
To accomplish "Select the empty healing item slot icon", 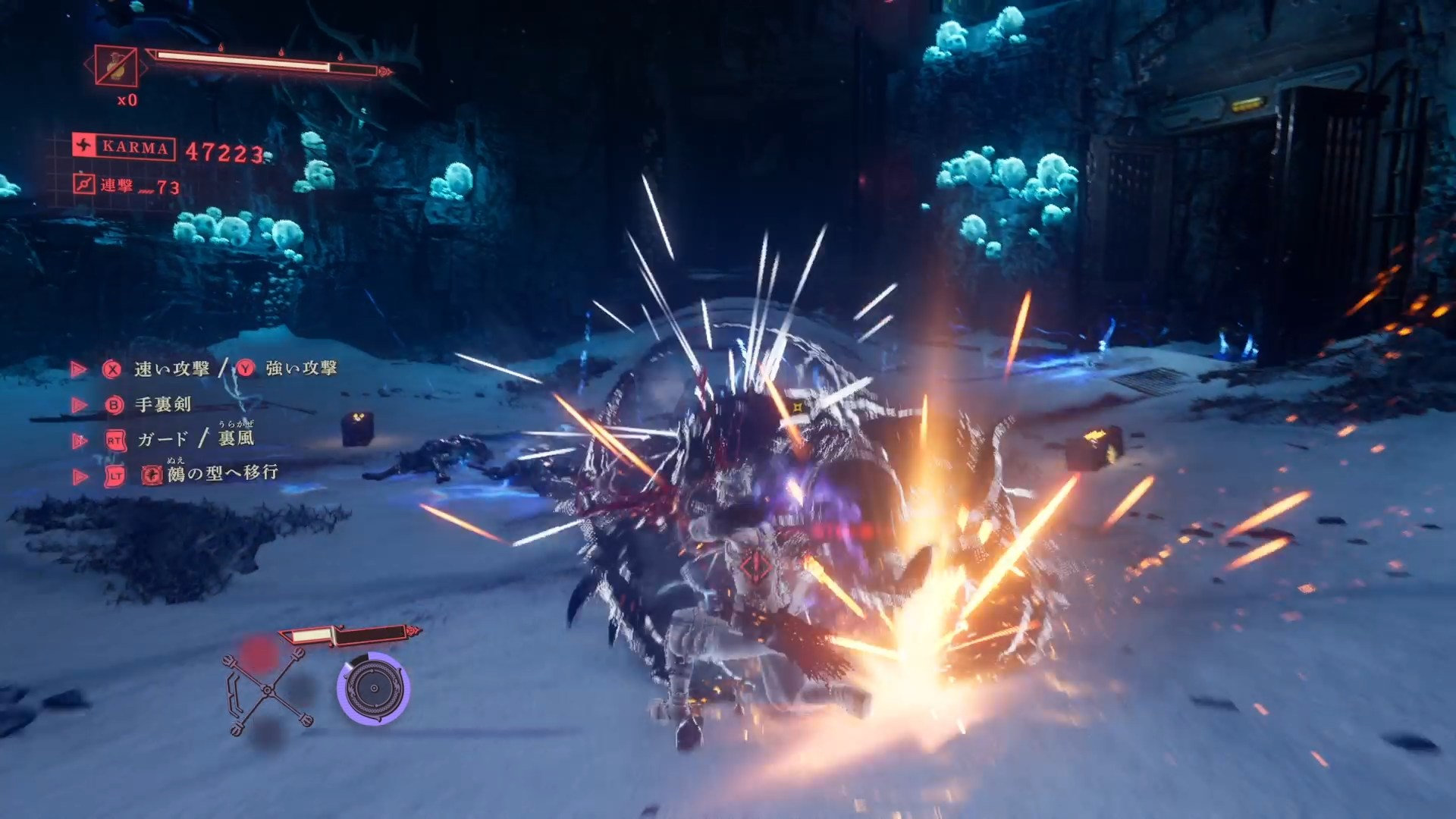I will pyautogui.click(x=116, y=67).
